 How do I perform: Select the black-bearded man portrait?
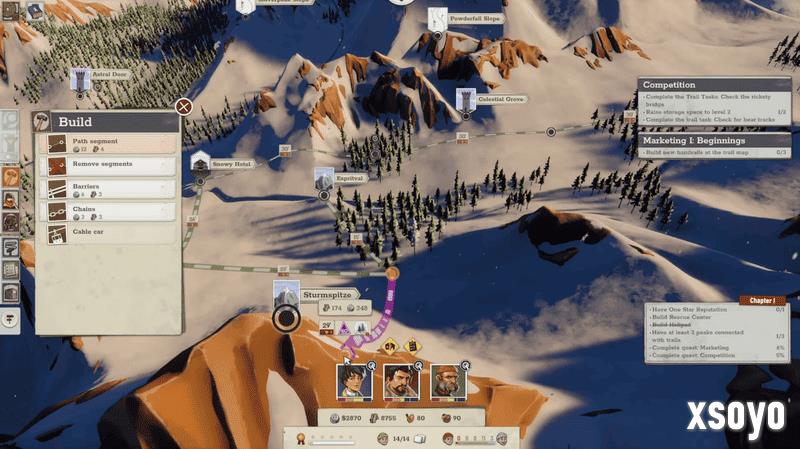400,379
